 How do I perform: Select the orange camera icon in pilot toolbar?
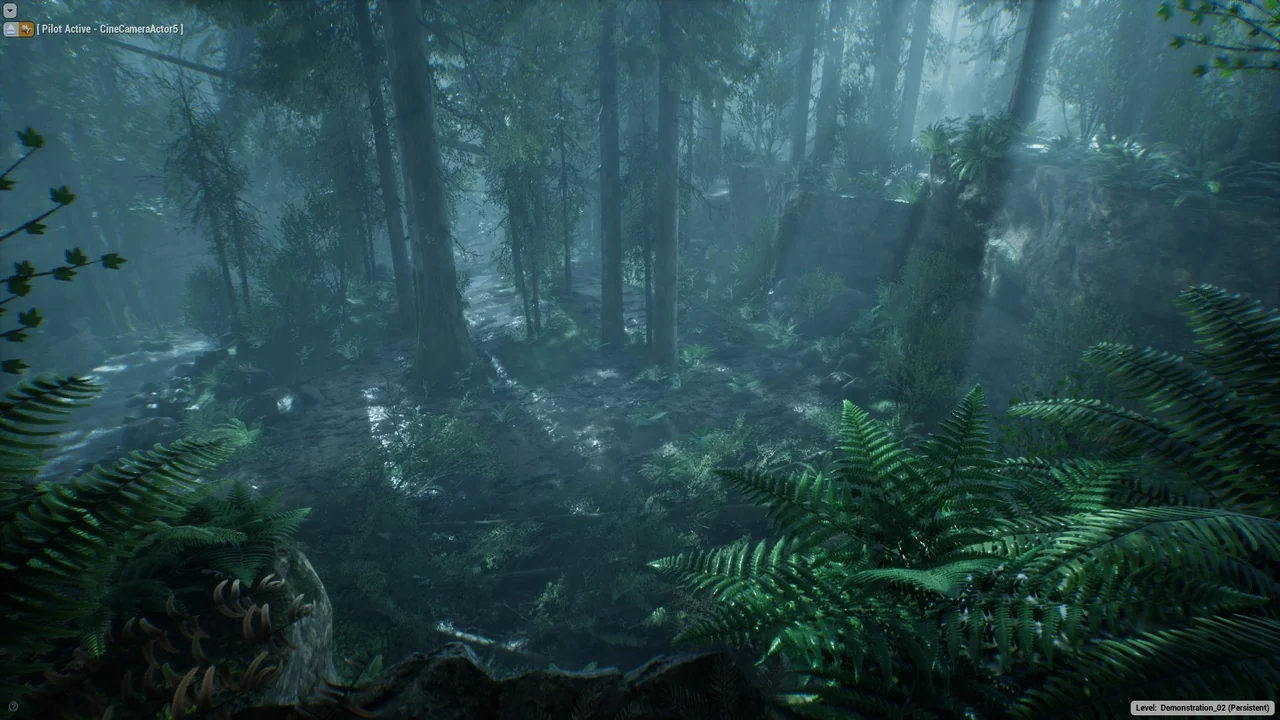tap(26, 29)
